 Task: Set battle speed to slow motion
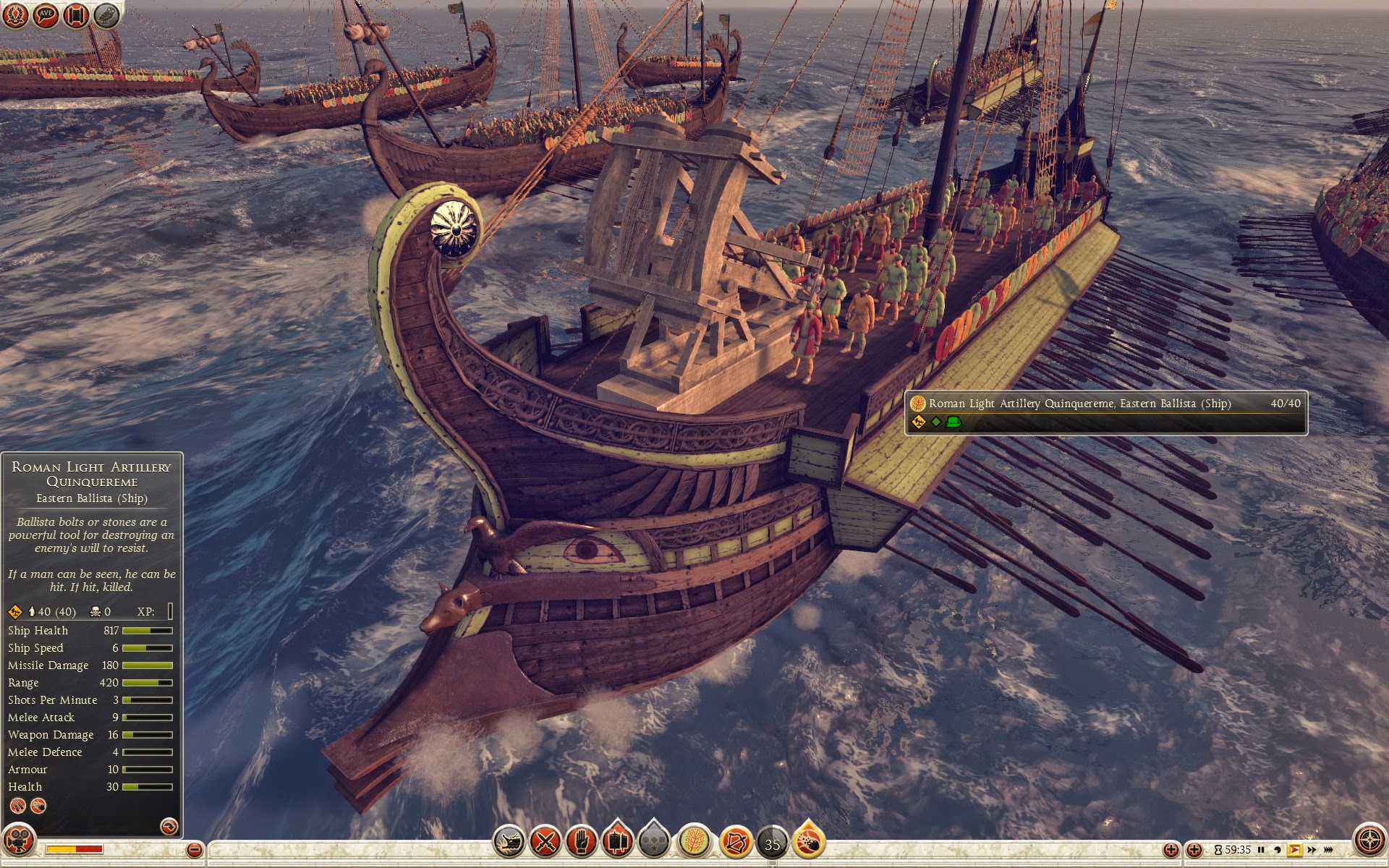pos(1278,850)
